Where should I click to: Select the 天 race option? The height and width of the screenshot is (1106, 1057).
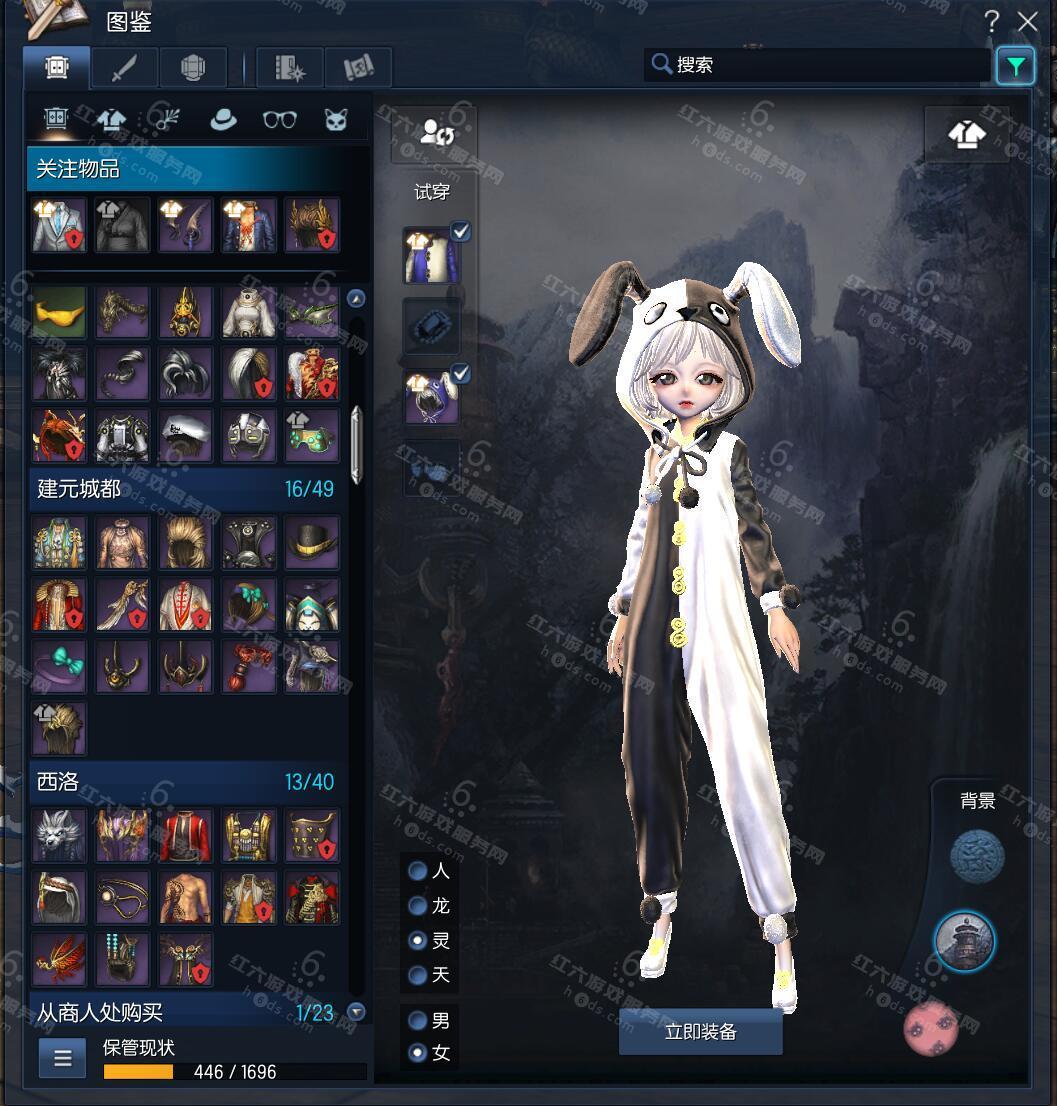pos(418,975)
